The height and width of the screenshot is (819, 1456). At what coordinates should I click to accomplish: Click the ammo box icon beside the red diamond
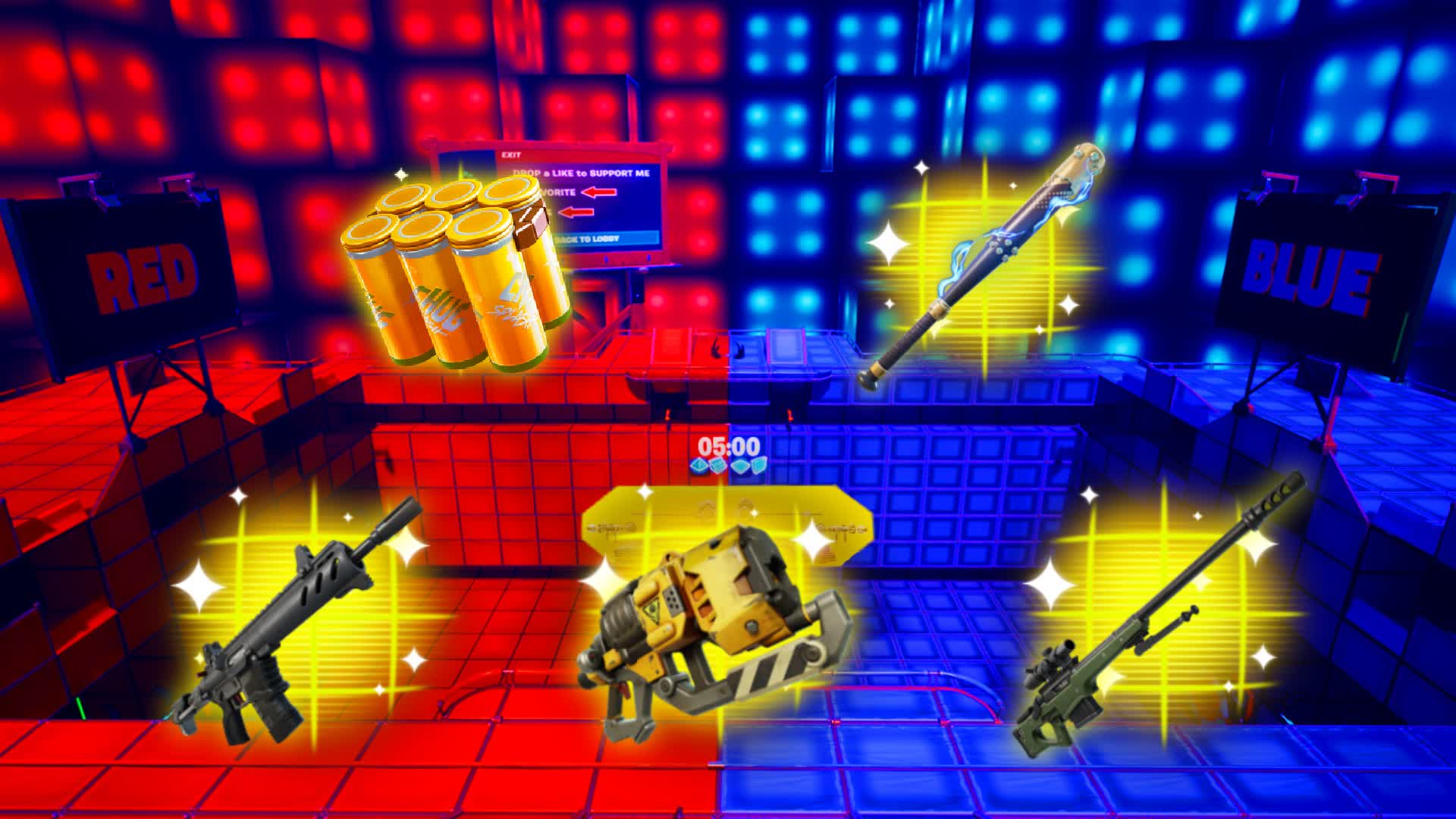[x=719, y=466]
